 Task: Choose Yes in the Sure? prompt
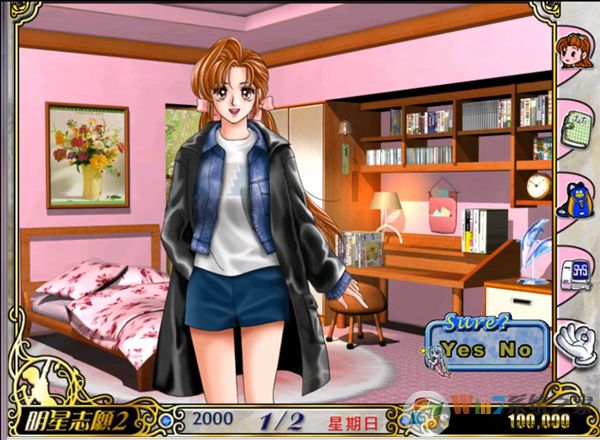click(462, 351)
